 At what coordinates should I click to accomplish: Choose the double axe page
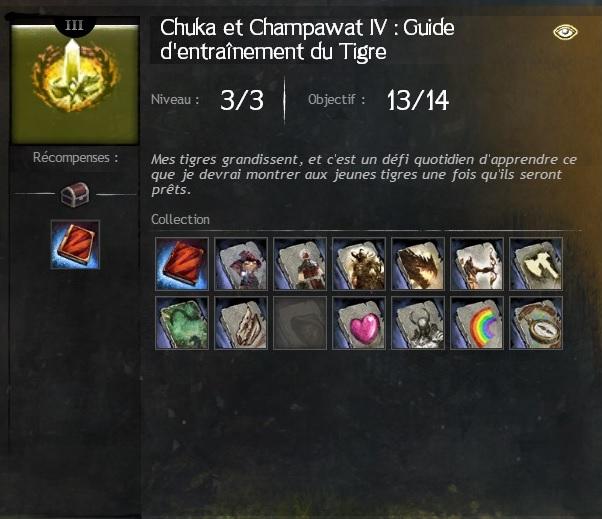point(536,263)
